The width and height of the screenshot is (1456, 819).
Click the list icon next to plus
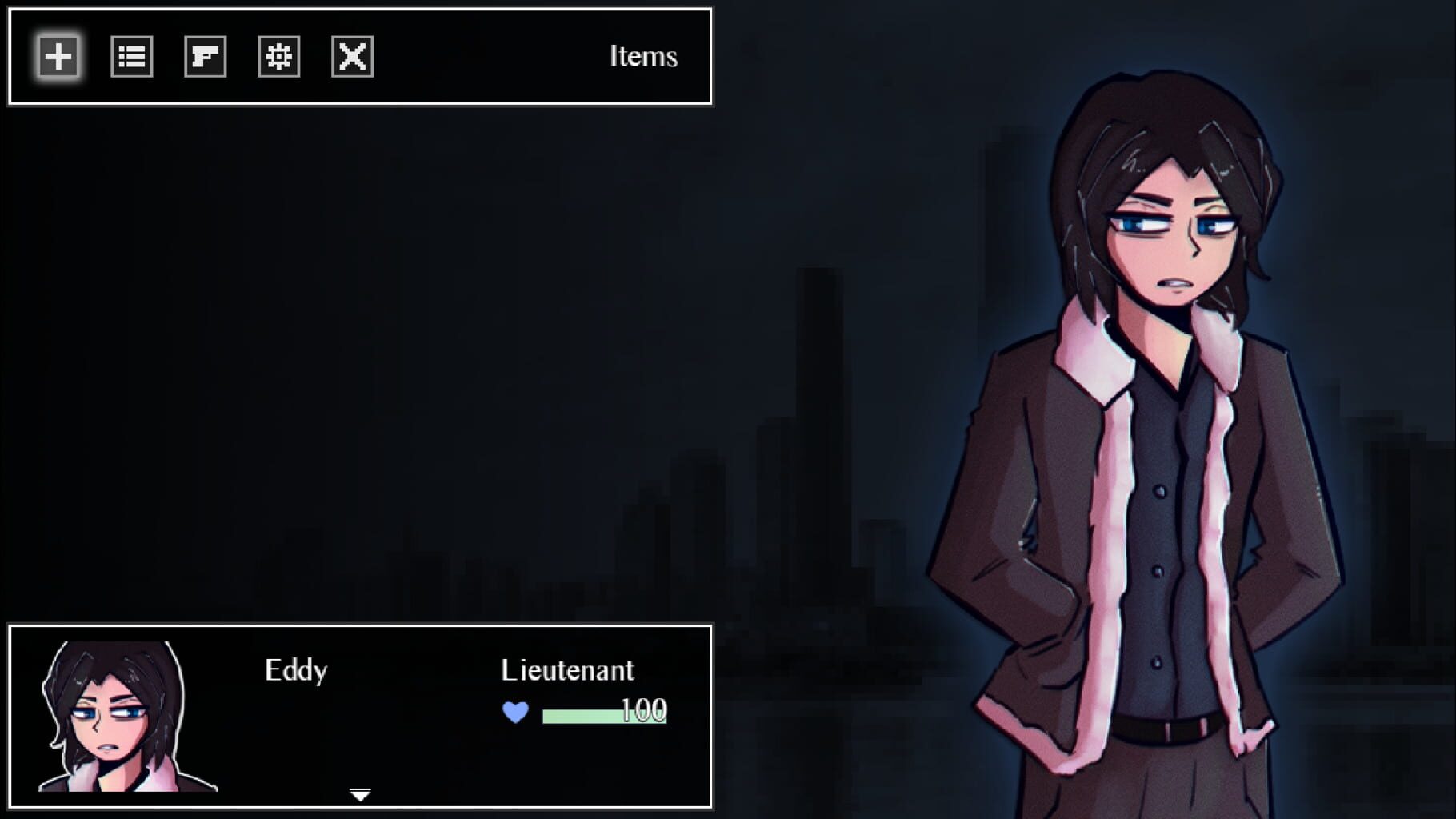(x=130, y=56)
